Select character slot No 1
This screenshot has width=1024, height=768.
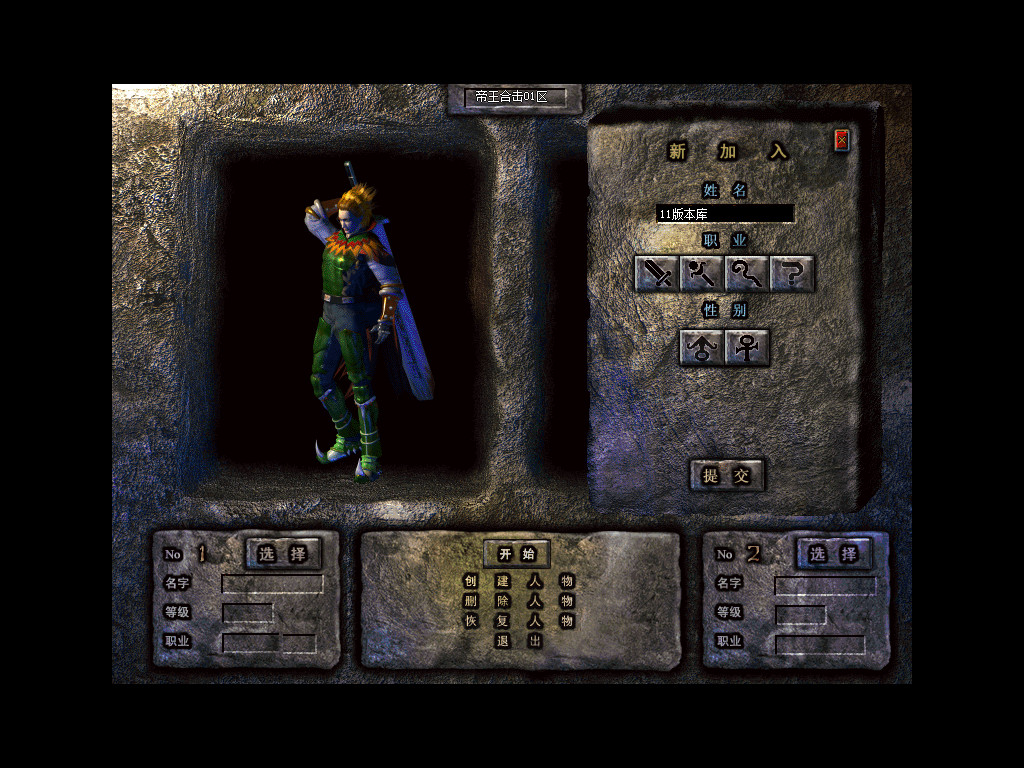pos(283,553)
